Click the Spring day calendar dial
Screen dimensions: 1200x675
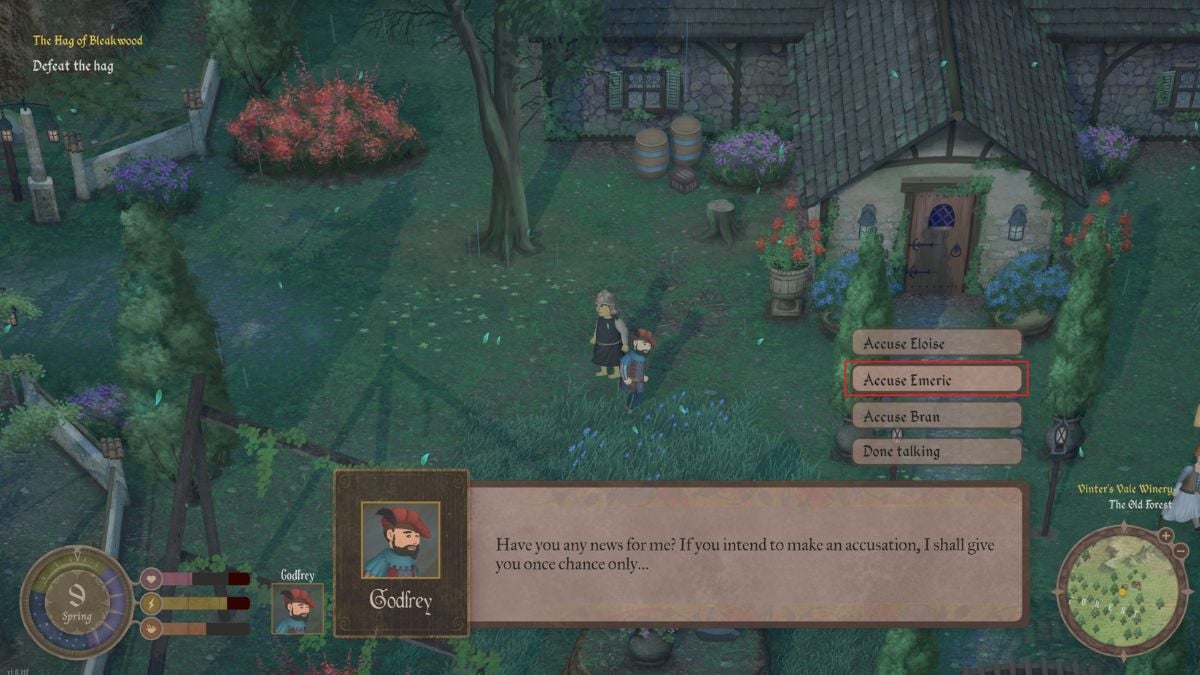click(x=77, y=602)
